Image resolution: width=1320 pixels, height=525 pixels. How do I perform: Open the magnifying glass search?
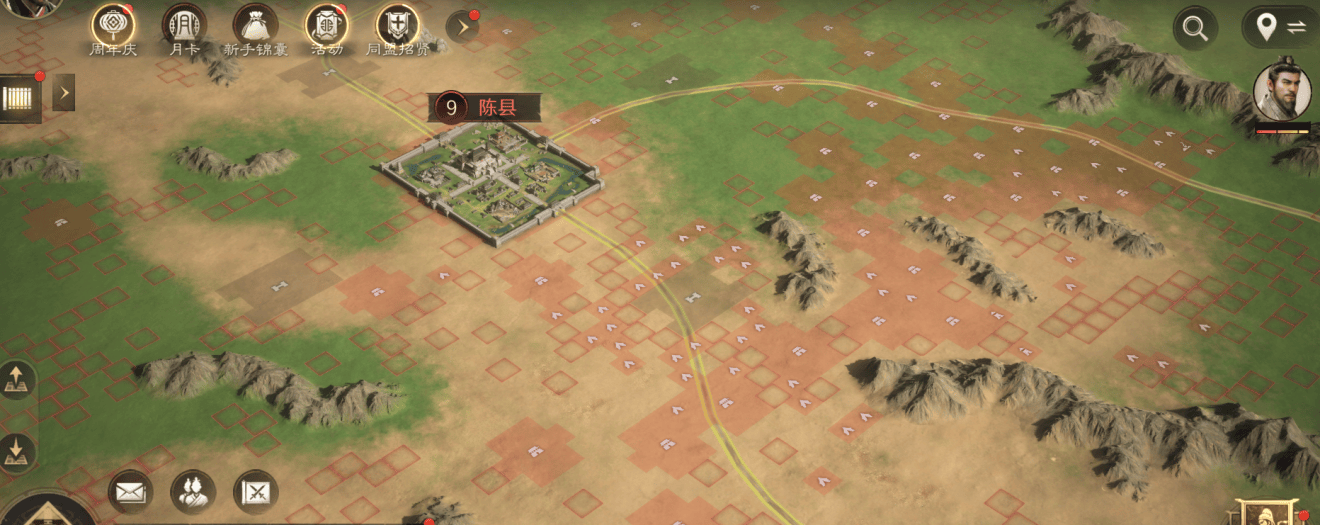click(1195, 28)
